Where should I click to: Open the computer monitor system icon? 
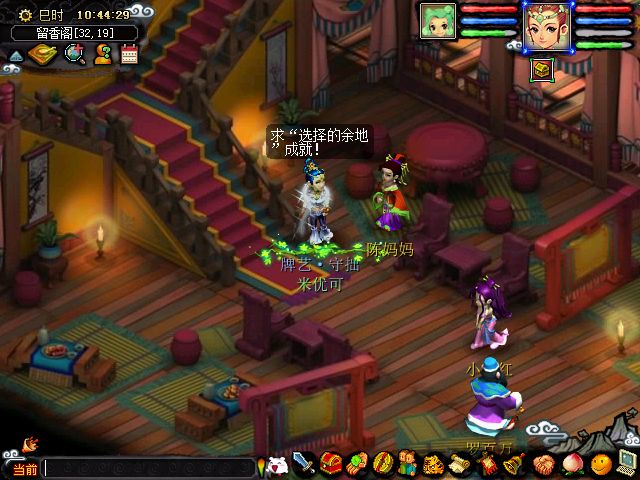point(627,463)
